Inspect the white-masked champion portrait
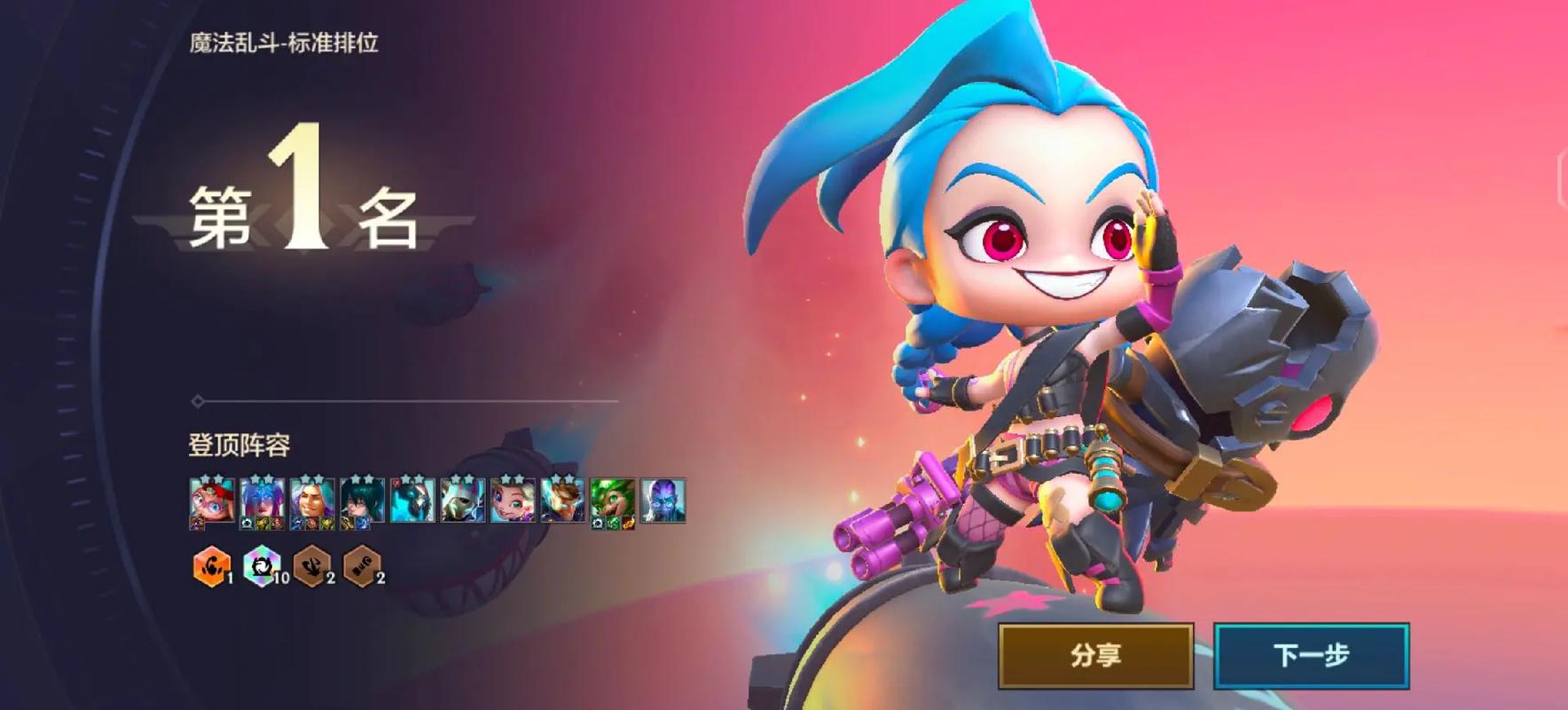Image resolution: width=1568 pixels, height=710 pixels. click(x=463, y=501)
